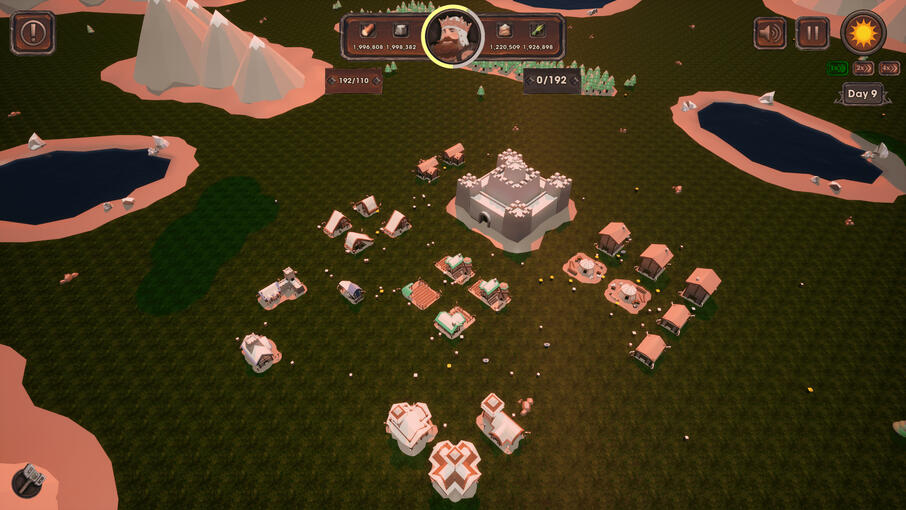Click the green wheat resource icon

[x=536, y=30]
